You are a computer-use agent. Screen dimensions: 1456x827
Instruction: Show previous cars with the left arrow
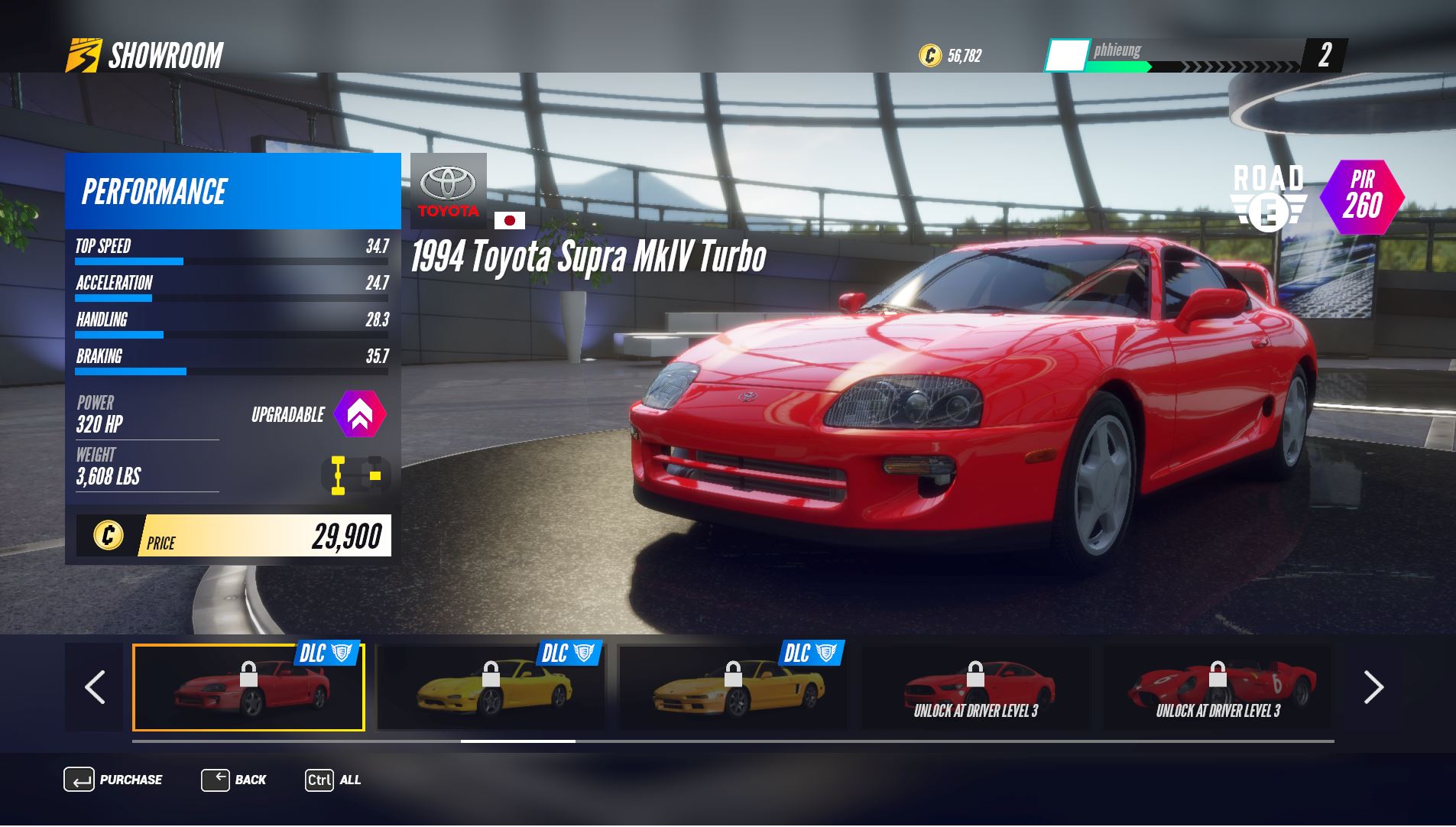pyautogui.click(x=95, y=687)
